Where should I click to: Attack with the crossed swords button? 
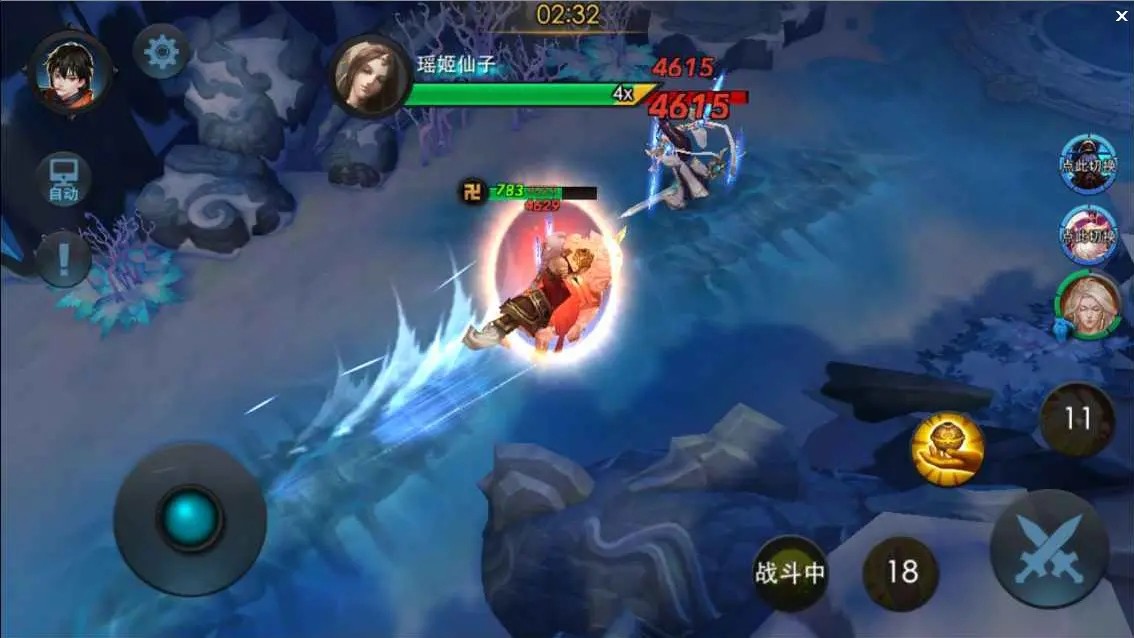(1048, 548)
